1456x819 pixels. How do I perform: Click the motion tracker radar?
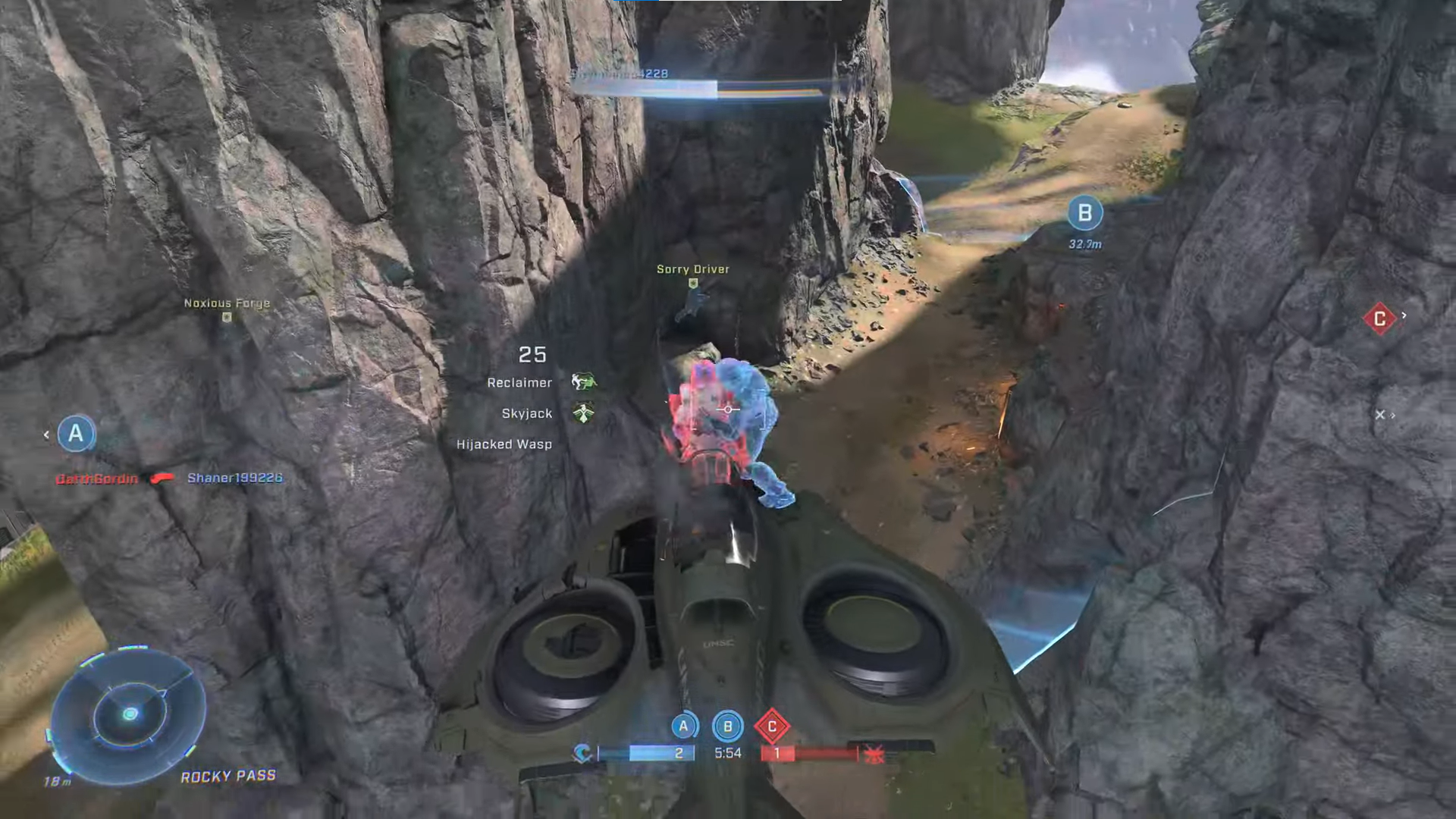click(x=129, y=714)
